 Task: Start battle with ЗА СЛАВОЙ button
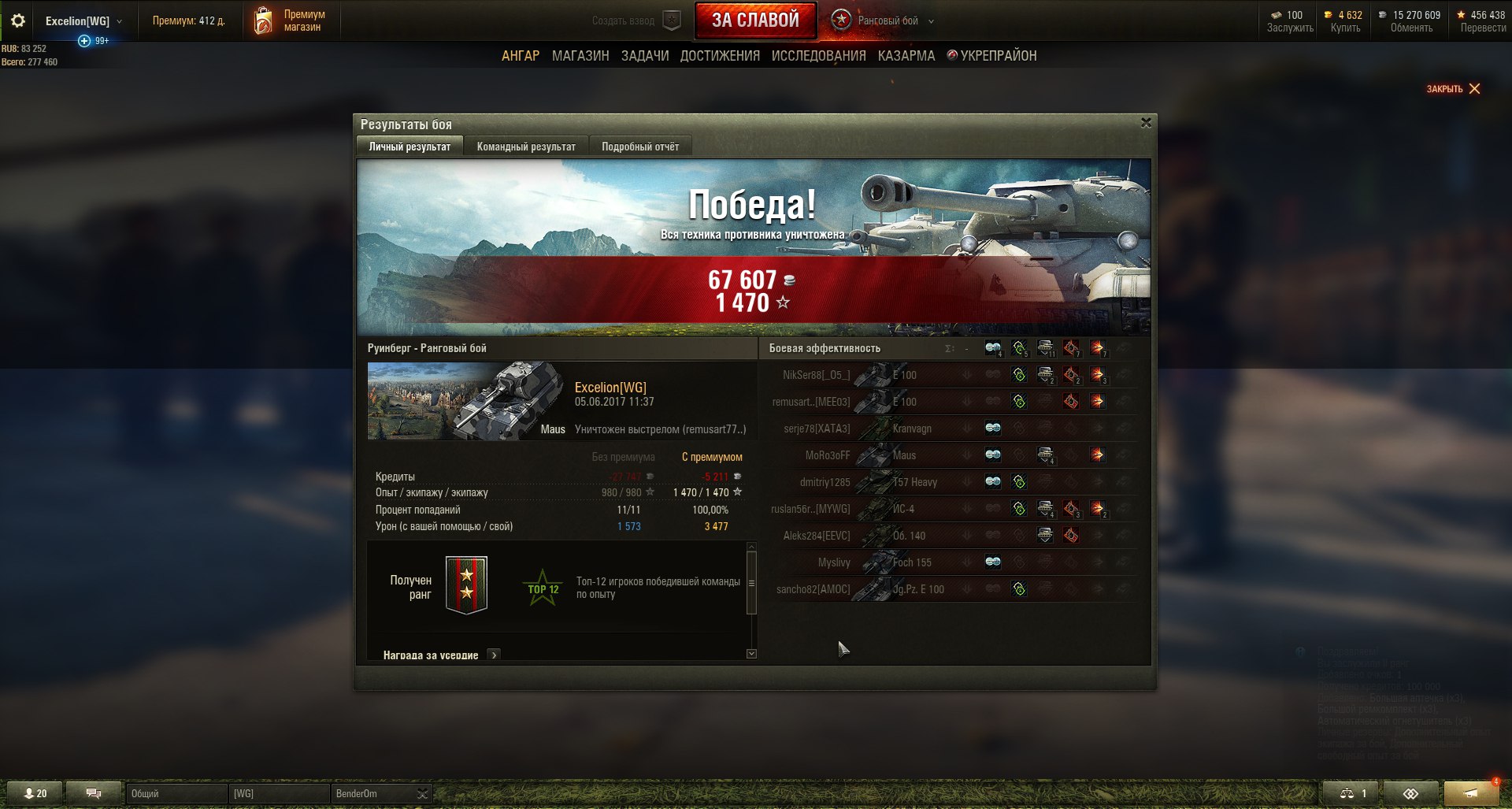coord(755,20)
